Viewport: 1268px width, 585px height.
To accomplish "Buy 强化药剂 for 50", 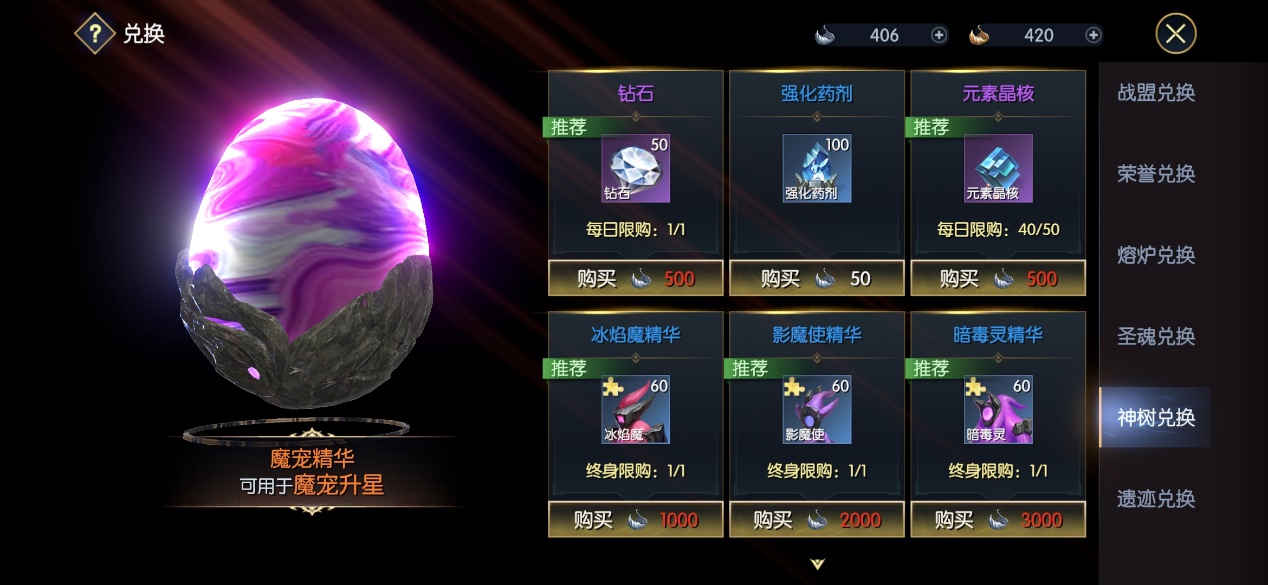I will coord(817,278).
